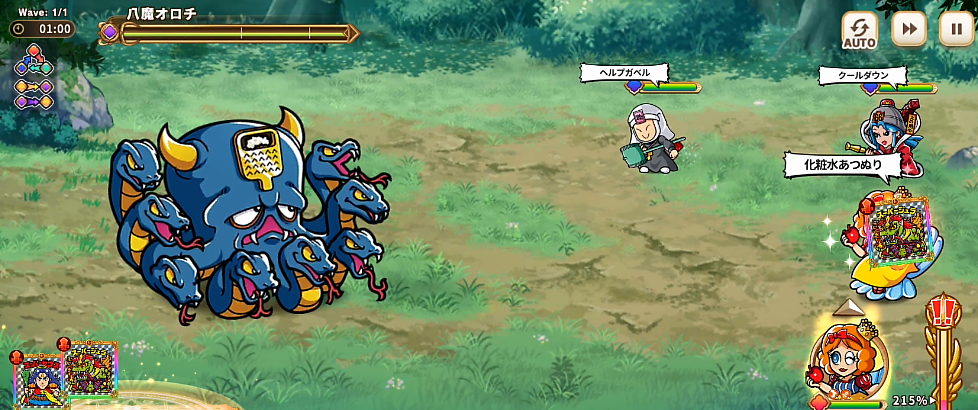This screenshot has height=410, width=978.
Task: Toggle the AUTO battle button
Action: [x=859, y=30]
